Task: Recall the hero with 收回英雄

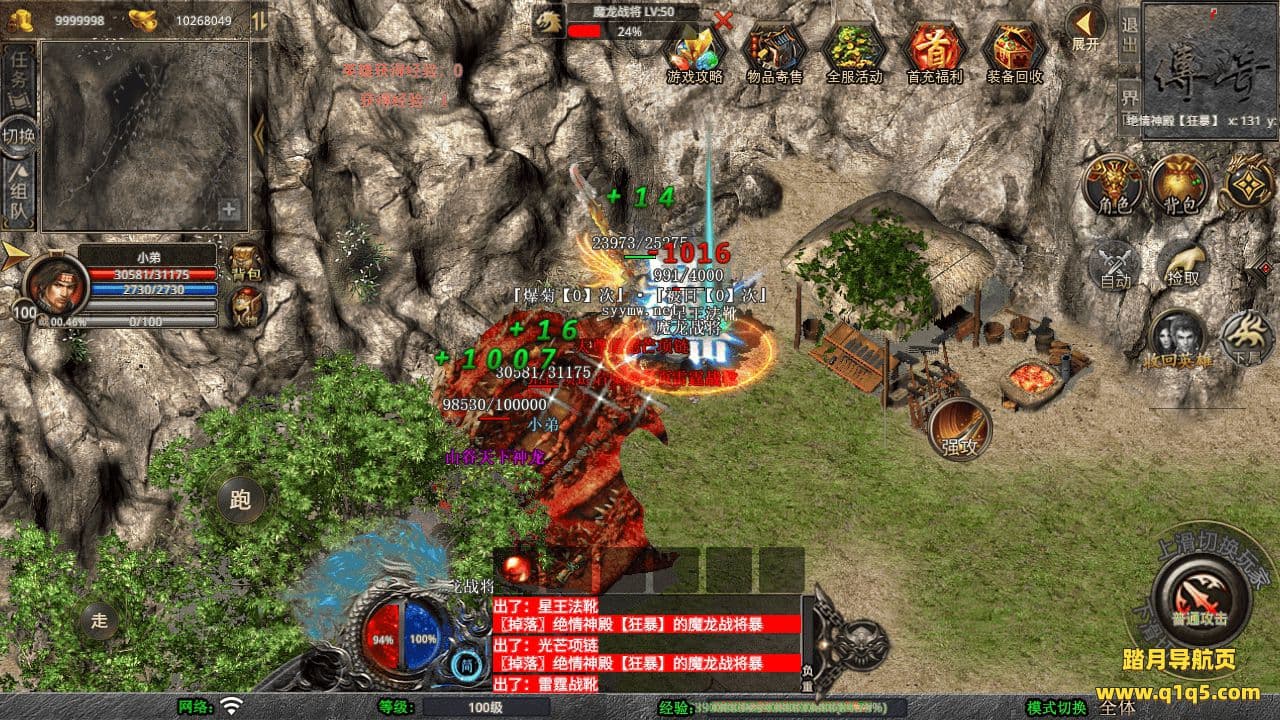Action: point(1177,340)
